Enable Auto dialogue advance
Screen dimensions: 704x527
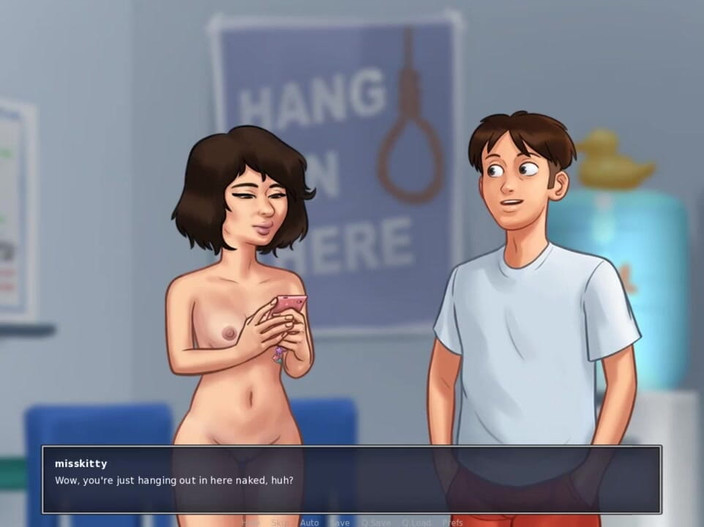click(309, 522)
